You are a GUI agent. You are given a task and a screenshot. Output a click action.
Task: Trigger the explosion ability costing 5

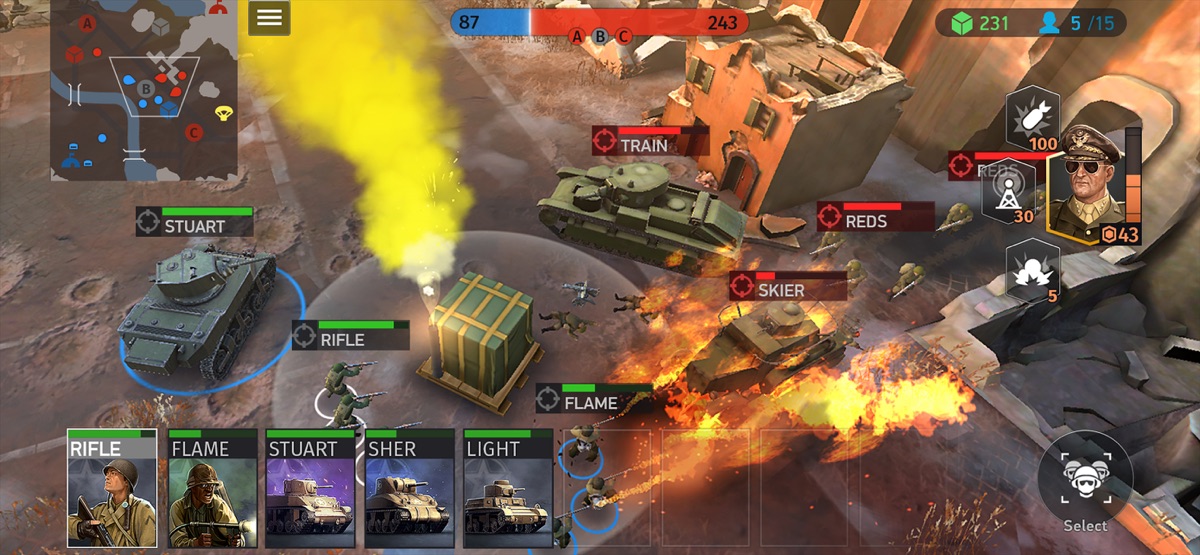coord(1032,268)
